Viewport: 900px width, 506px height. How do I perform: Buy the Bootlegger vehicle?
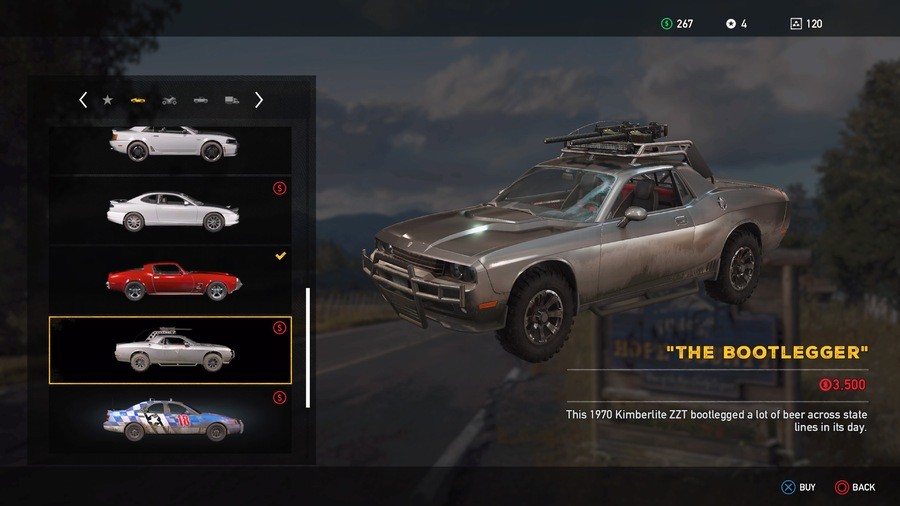[798, 487]
